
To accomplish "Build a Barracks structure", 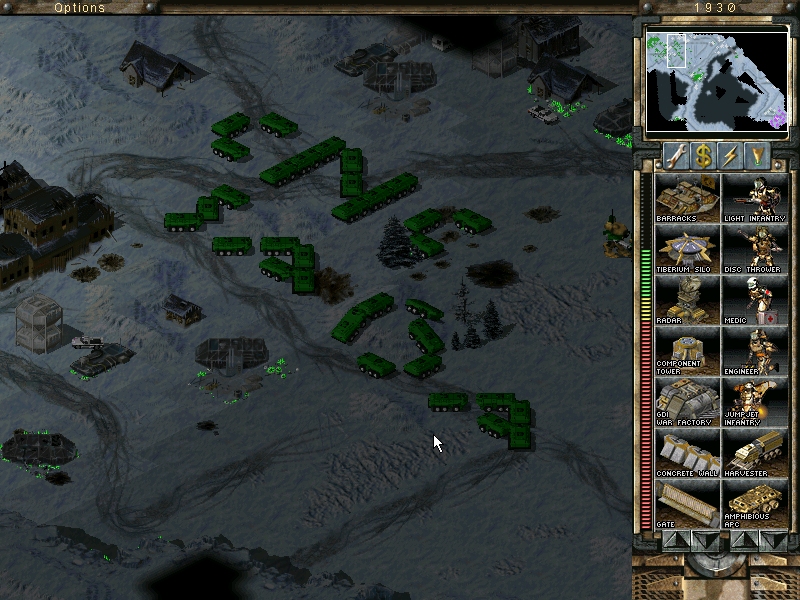I will tap(686, 198).
